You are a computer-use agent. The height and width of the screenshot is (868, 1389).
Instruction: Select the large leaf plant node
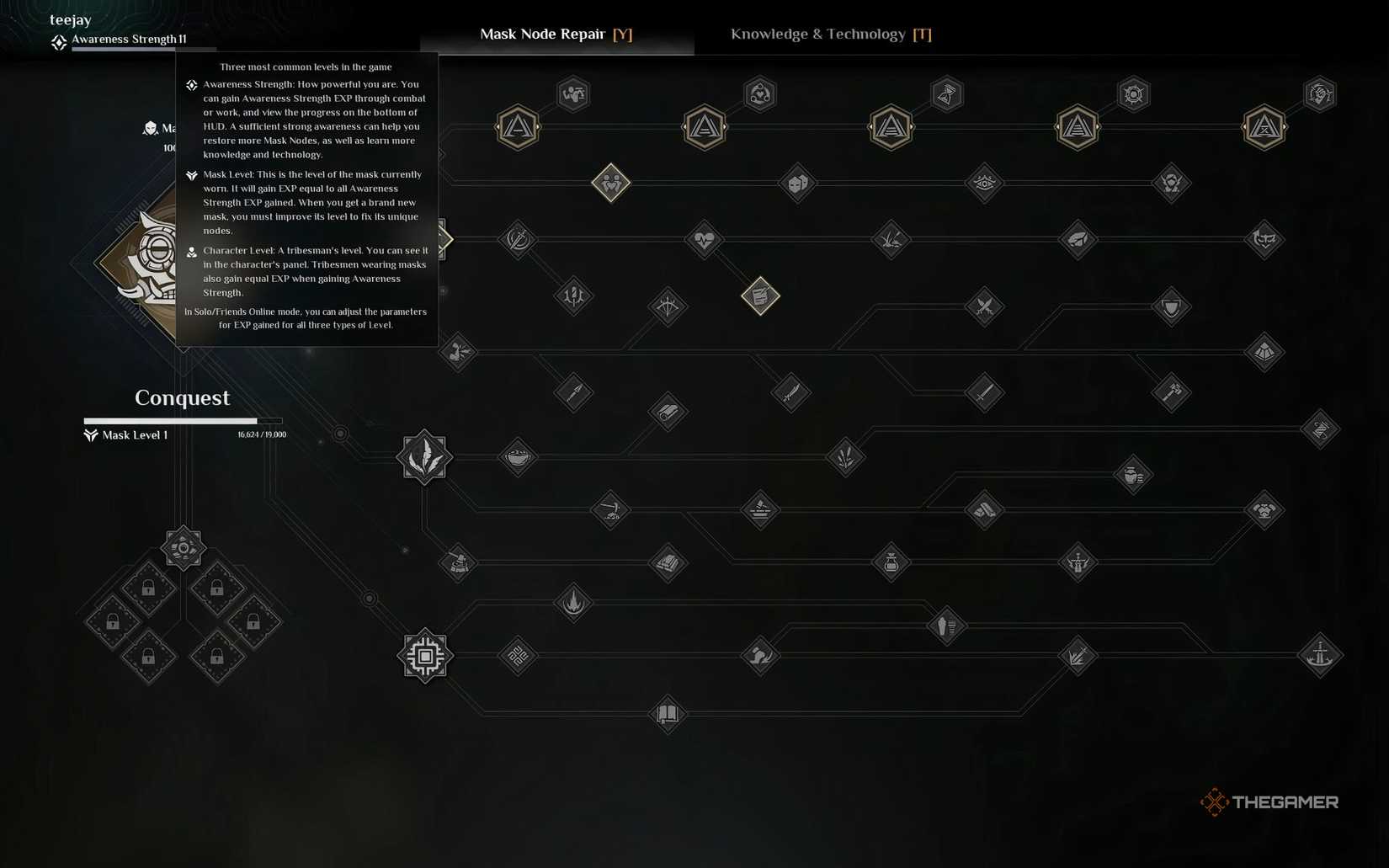pos(423,456)
